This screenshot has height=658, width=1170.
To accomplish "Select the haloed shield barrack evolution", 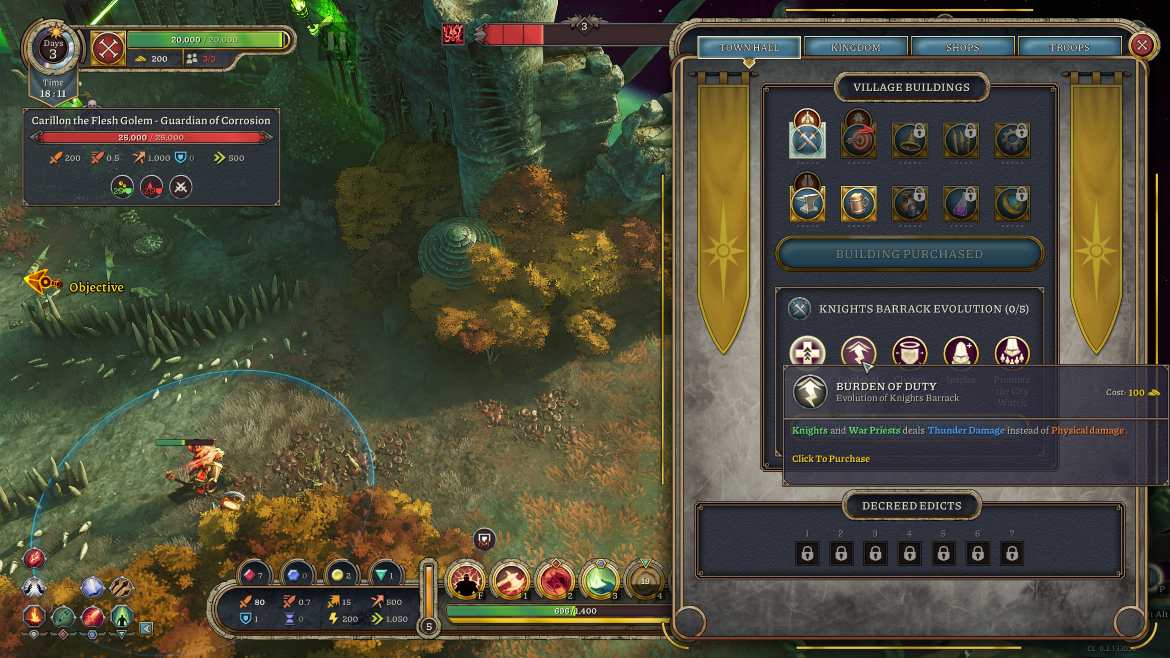I will (910, 352).
